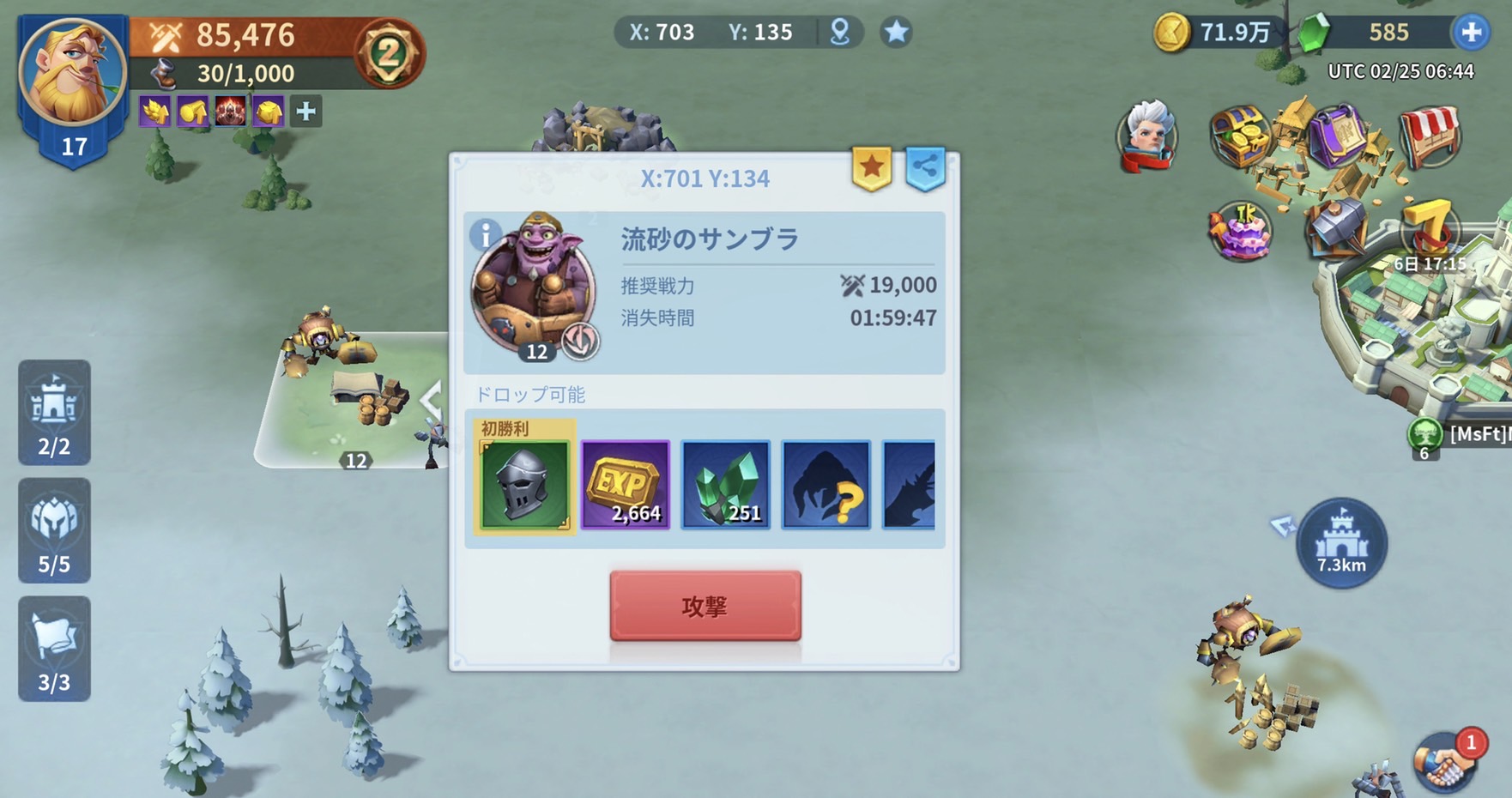1512x798 pixels.
Task: Open the flag 3/3 march panel
Action: 54,649
